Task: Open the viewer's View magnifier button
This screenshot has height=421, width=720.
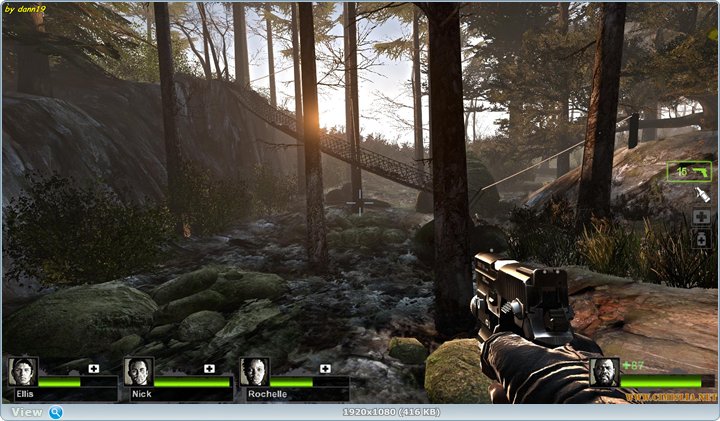Action: [56, 412]
